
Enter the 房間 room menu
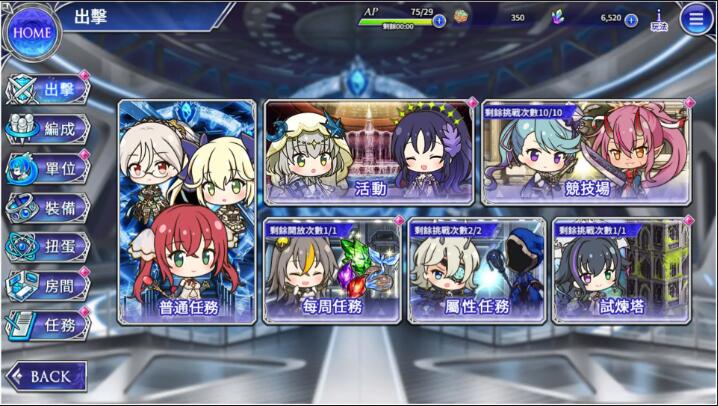pos(50,285)
